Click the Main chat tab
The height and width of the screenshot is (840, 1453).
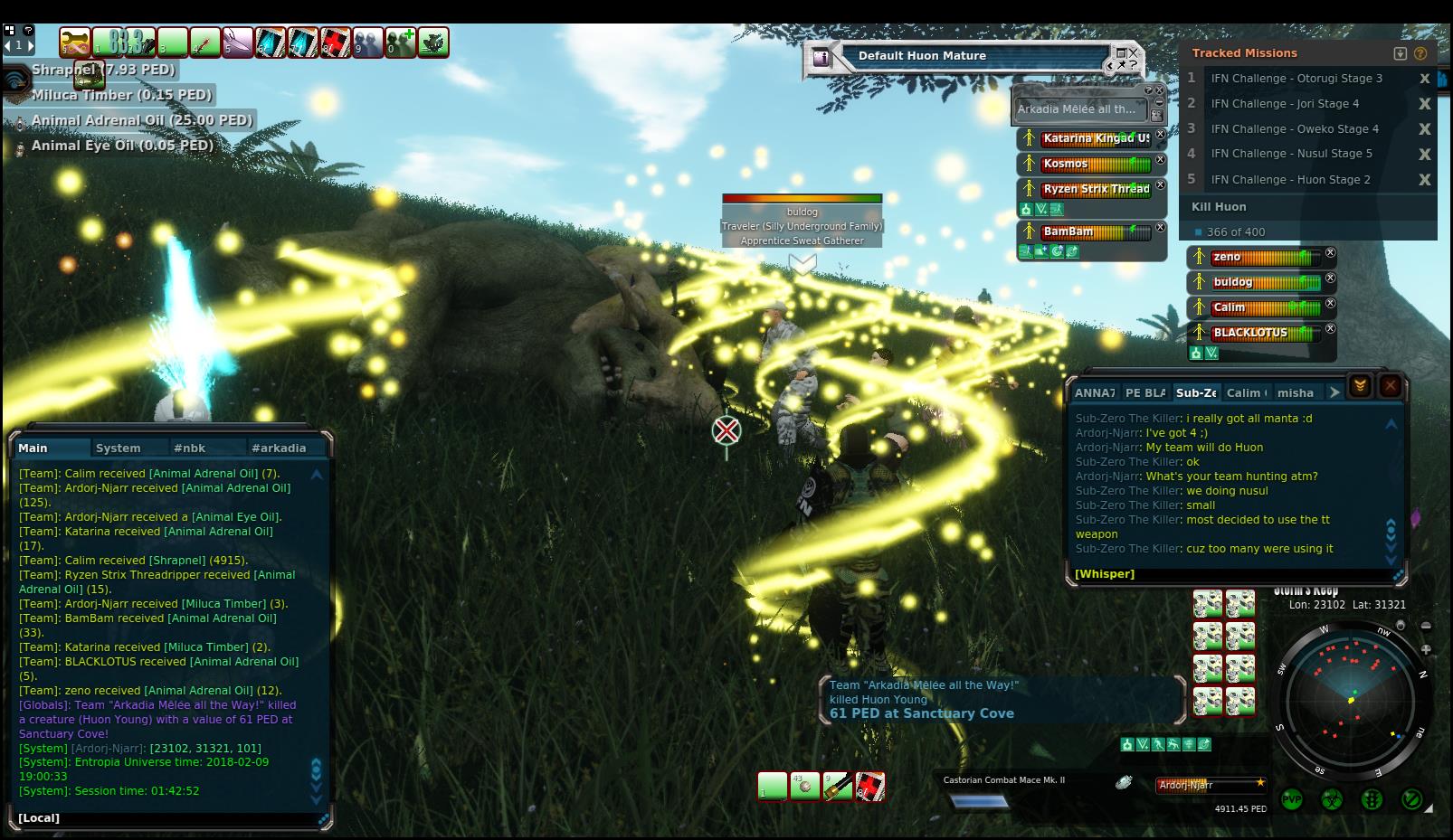point(33,448)
